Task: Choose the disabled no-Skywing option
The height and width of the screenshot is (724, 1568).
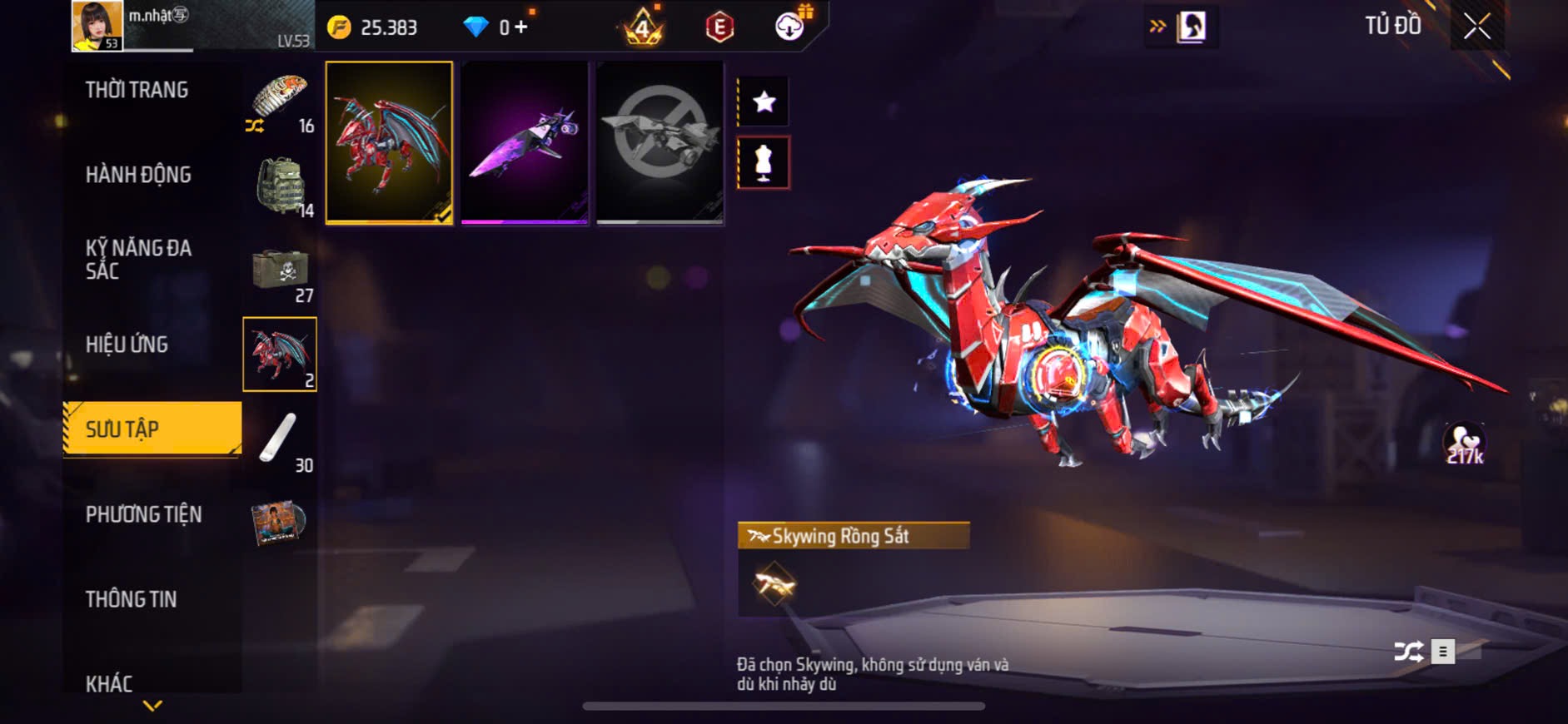Action: [x=660, y=142]
